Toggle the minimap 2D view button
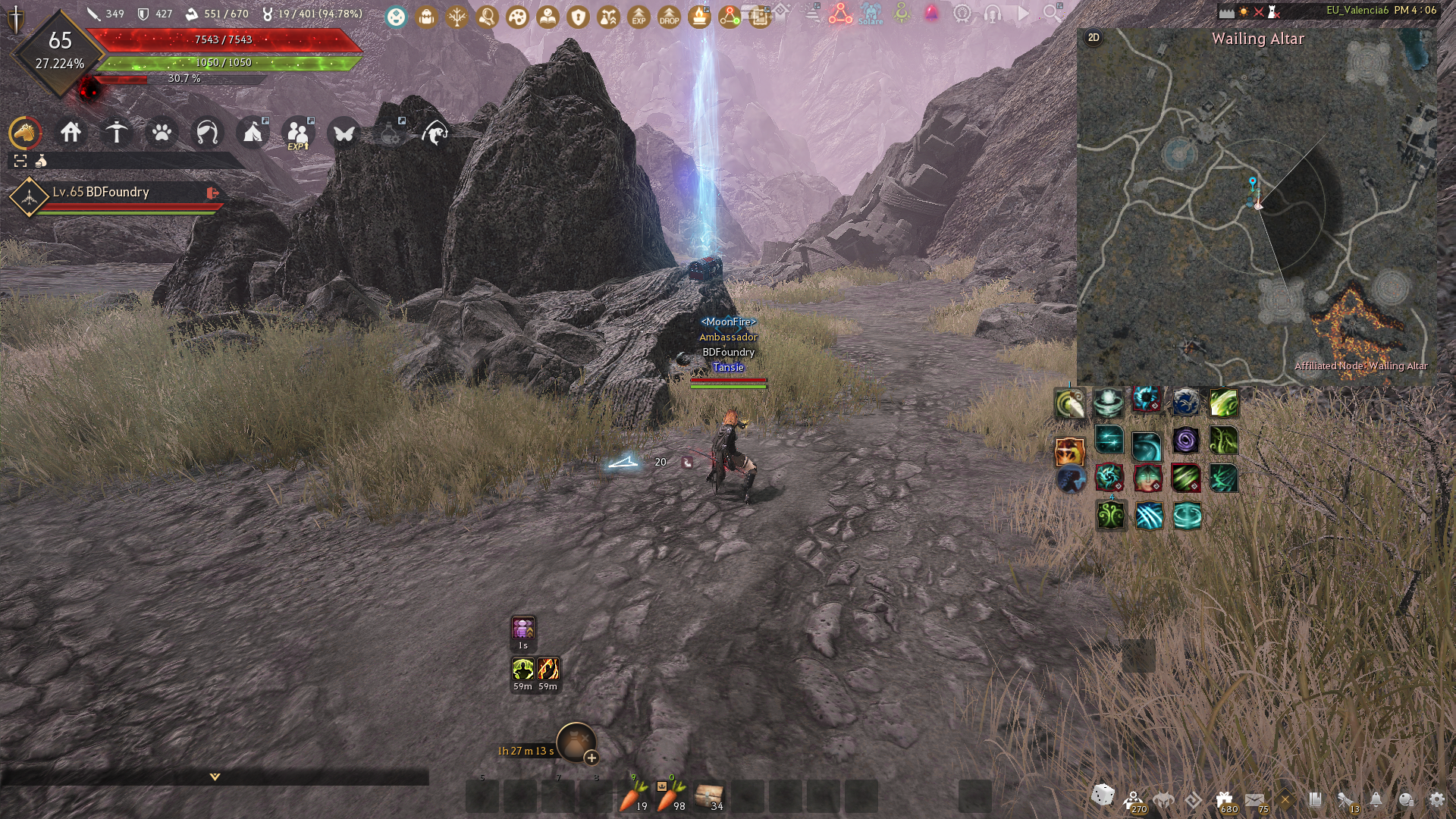 (x=1094, y=38)
